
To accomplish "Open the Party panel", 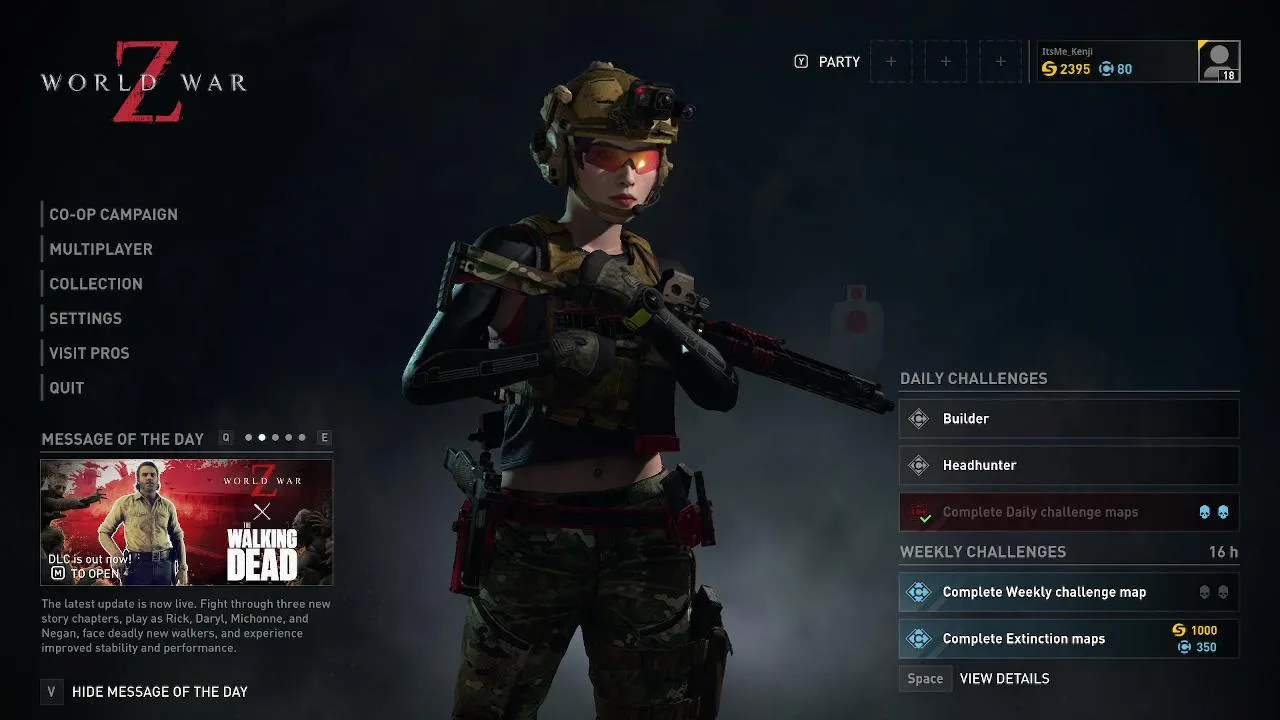I will point(838,62).
